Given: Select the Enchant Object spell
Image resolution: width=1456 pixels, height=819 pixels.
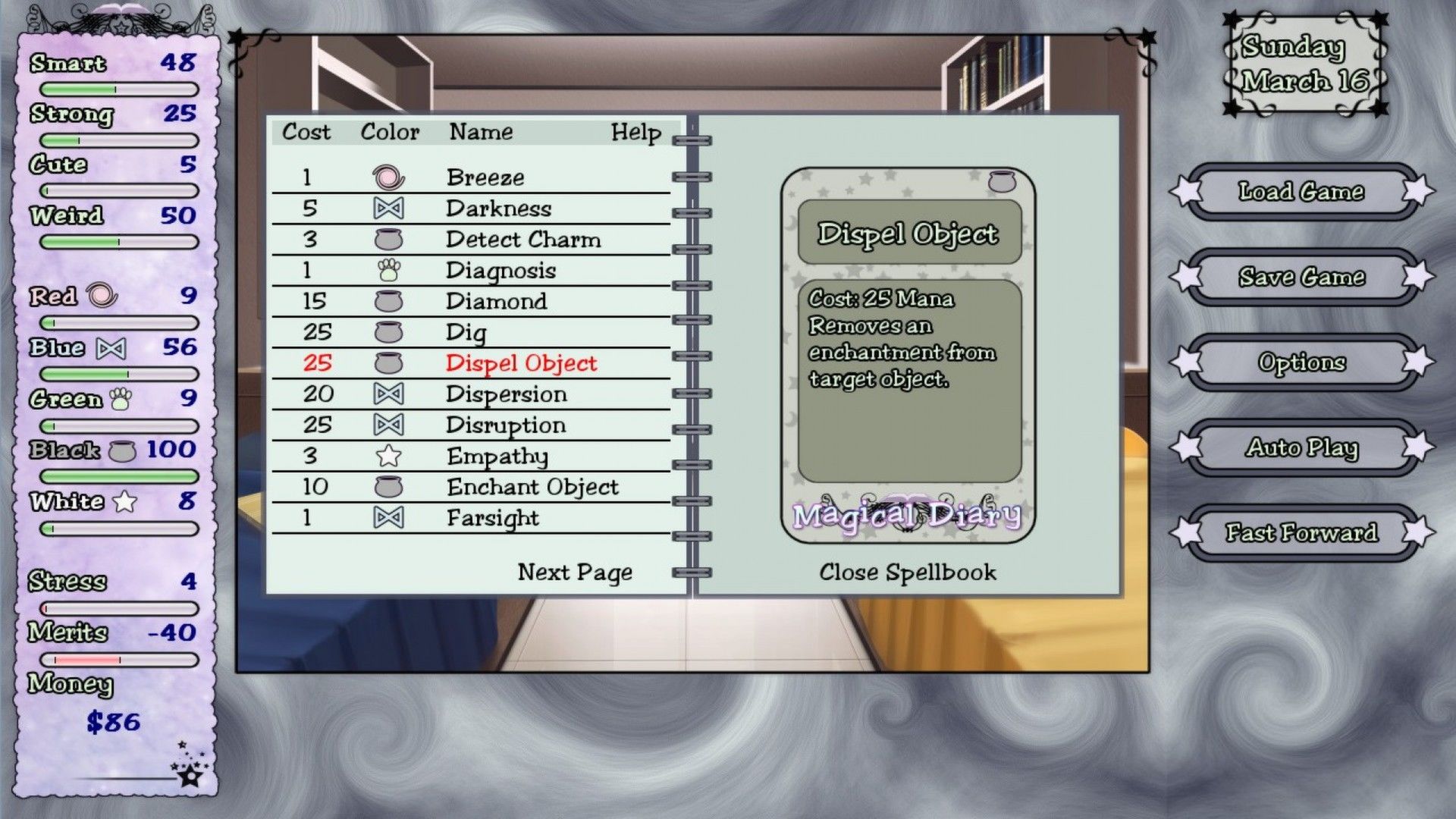Looking at the screenshot, I should tap(532, 487).
